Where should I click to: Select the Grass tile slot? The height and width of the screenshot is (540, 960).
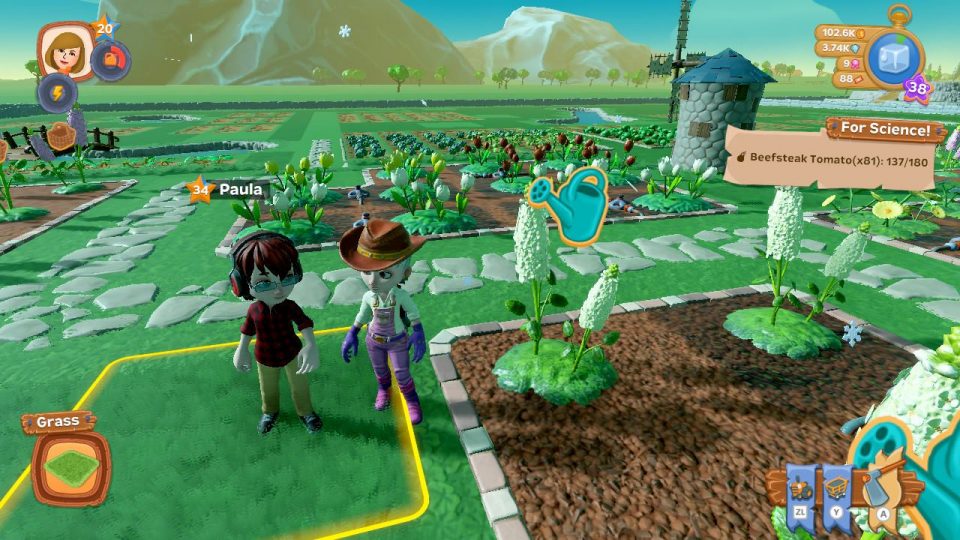coord(70,467)
